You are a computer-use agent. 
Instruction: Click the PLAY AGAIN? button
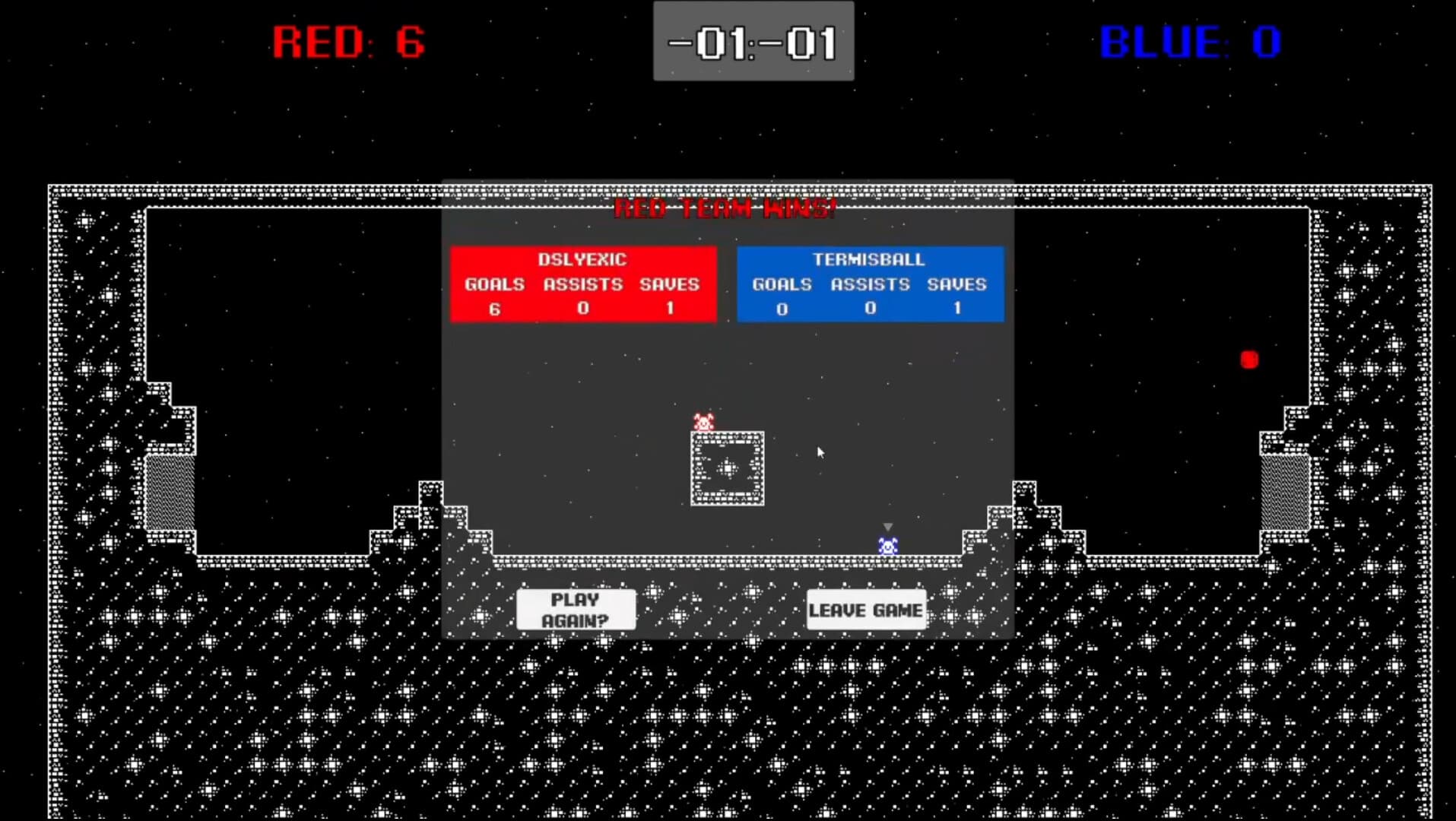[x=576, y=609]
